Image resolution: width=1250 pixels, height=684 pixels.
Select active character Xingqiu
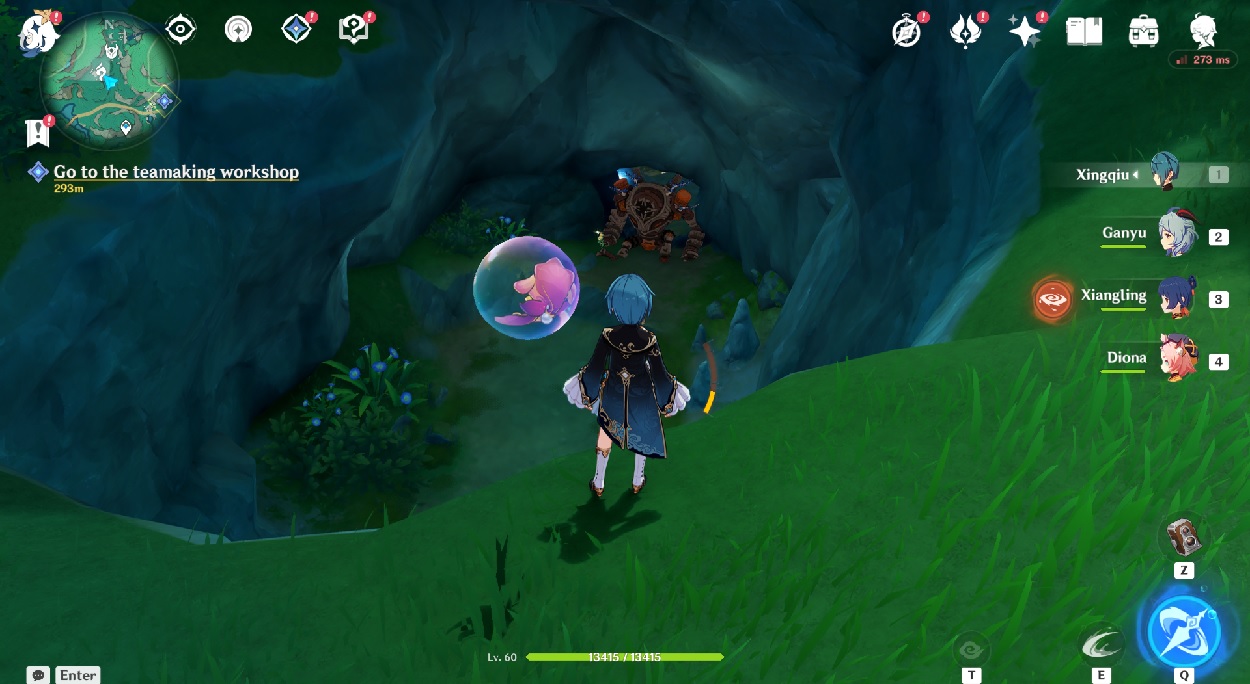[x=1165, y=174]
